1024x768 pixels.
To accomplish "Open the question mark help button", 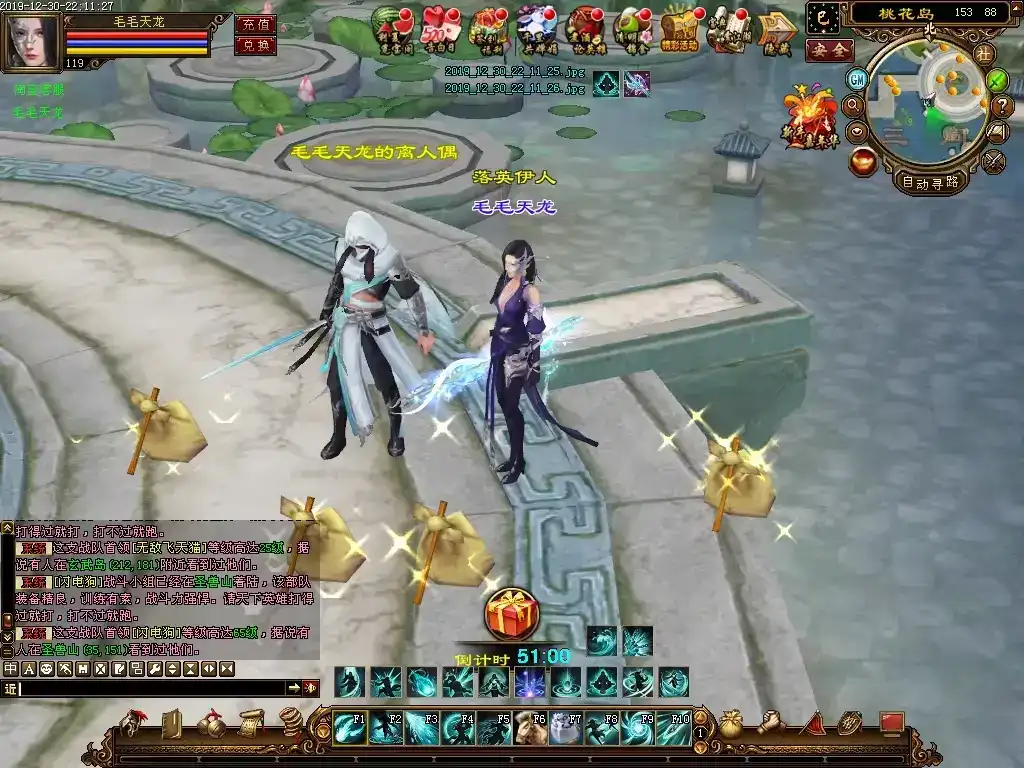I will point(1003,105).
